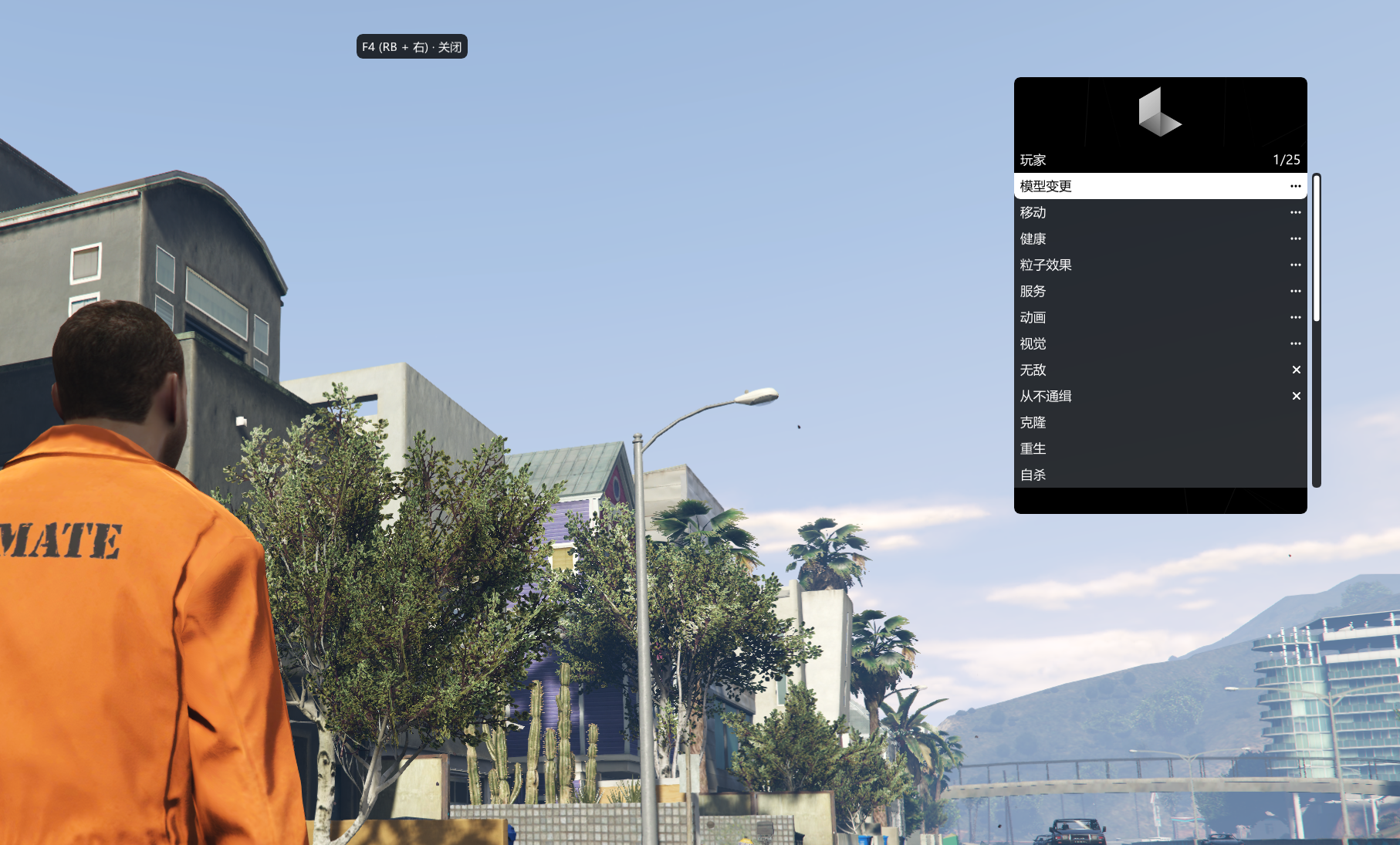Screen dimensions: 1400x845
Task: Toggle the 无敌 option
Action: click(1159, 370)
